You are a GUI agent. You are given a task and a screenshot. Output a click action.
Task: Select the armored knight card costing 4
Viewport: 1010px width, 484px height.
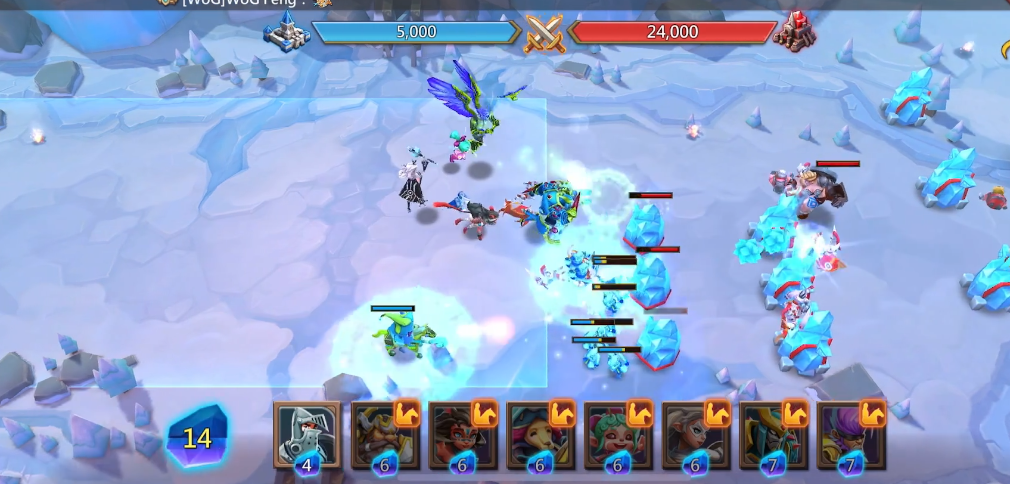click(307, 434)
